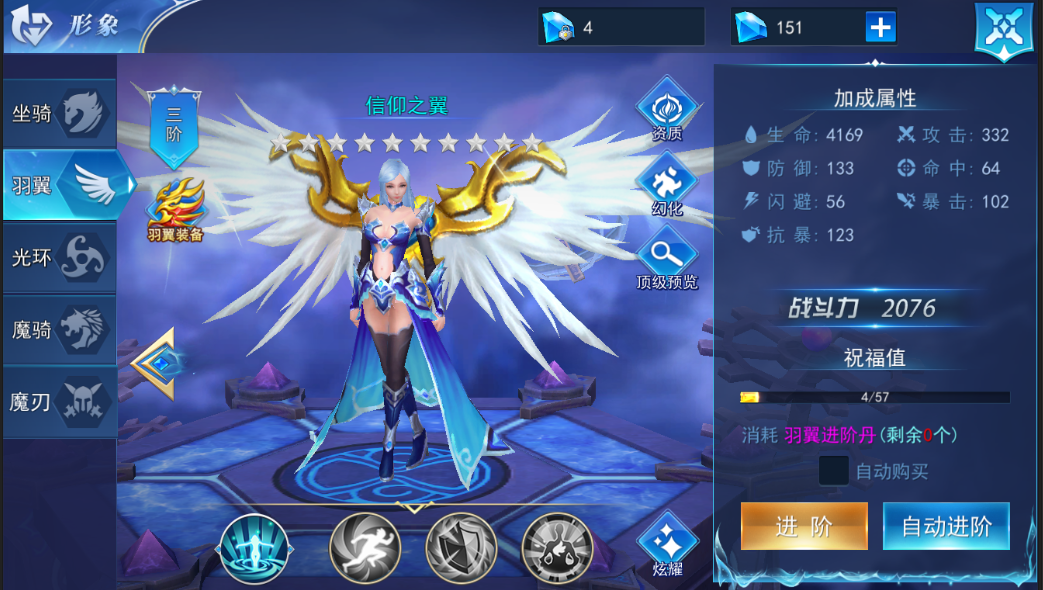The width and height of the screenshot is (1043, 590).
Task: Choose the 魔刃 blade tab
Action: pyautogui.click(x=59, y=402)
